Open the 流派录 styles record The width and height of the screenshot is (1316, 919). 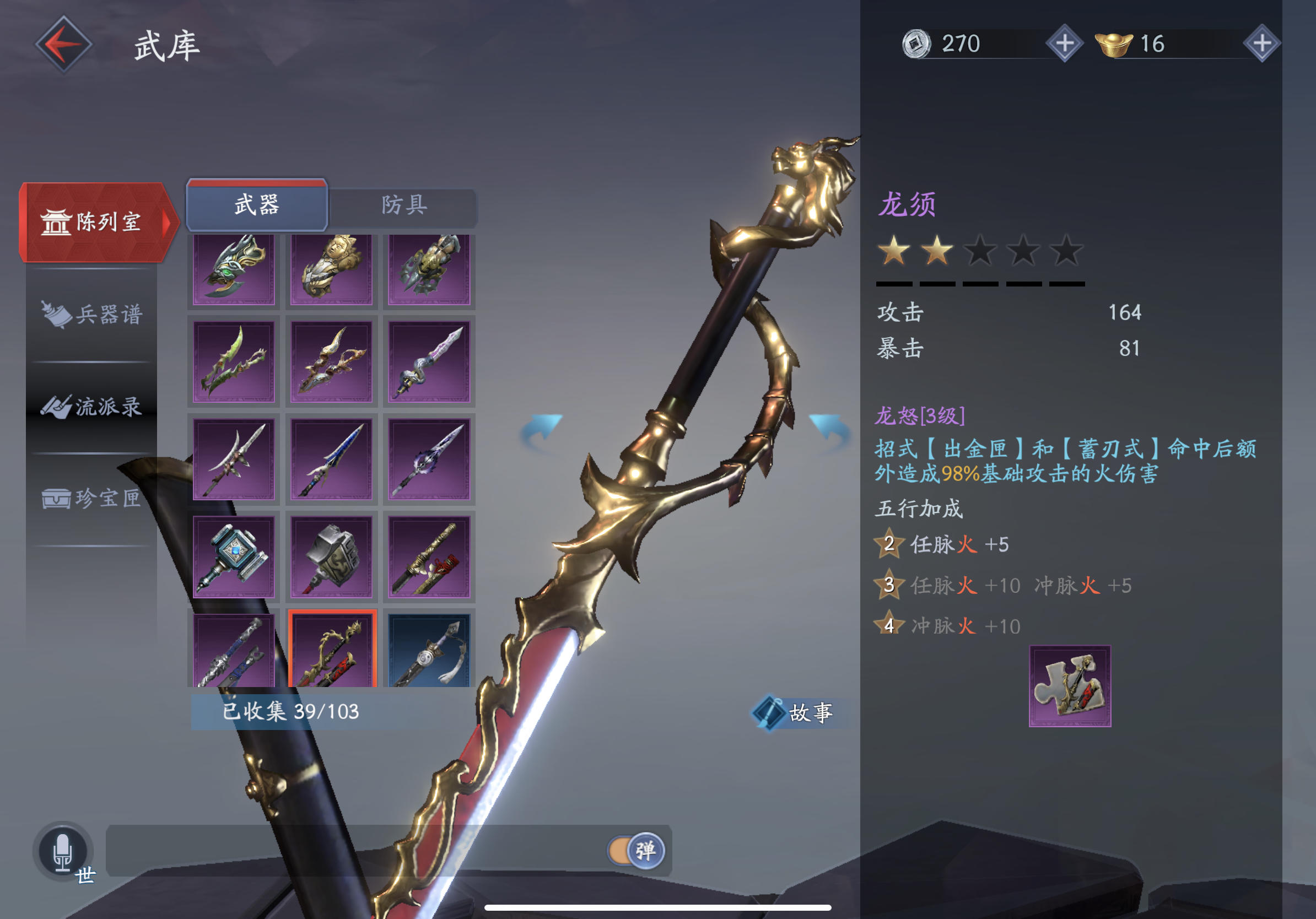point(91,407)
